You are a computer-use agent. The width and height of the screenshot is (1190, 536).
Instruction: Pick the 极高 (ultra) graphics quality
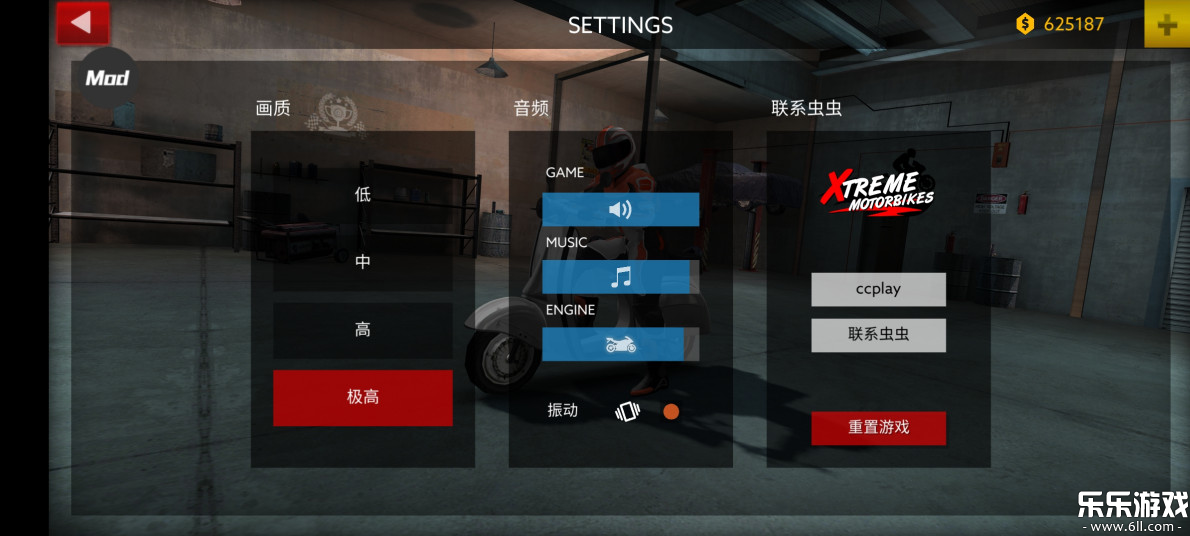pos(362,398)
